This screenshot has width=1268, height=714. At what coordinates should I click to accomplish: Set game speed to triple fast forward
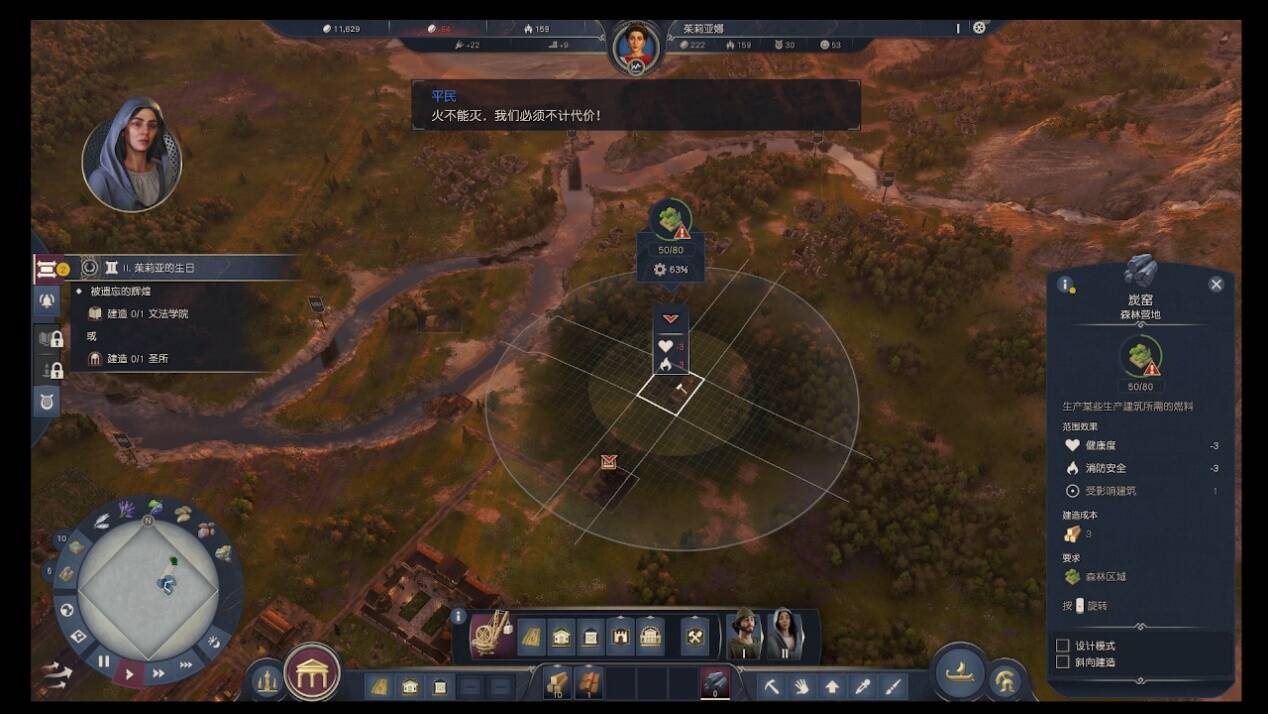[186, 664]
